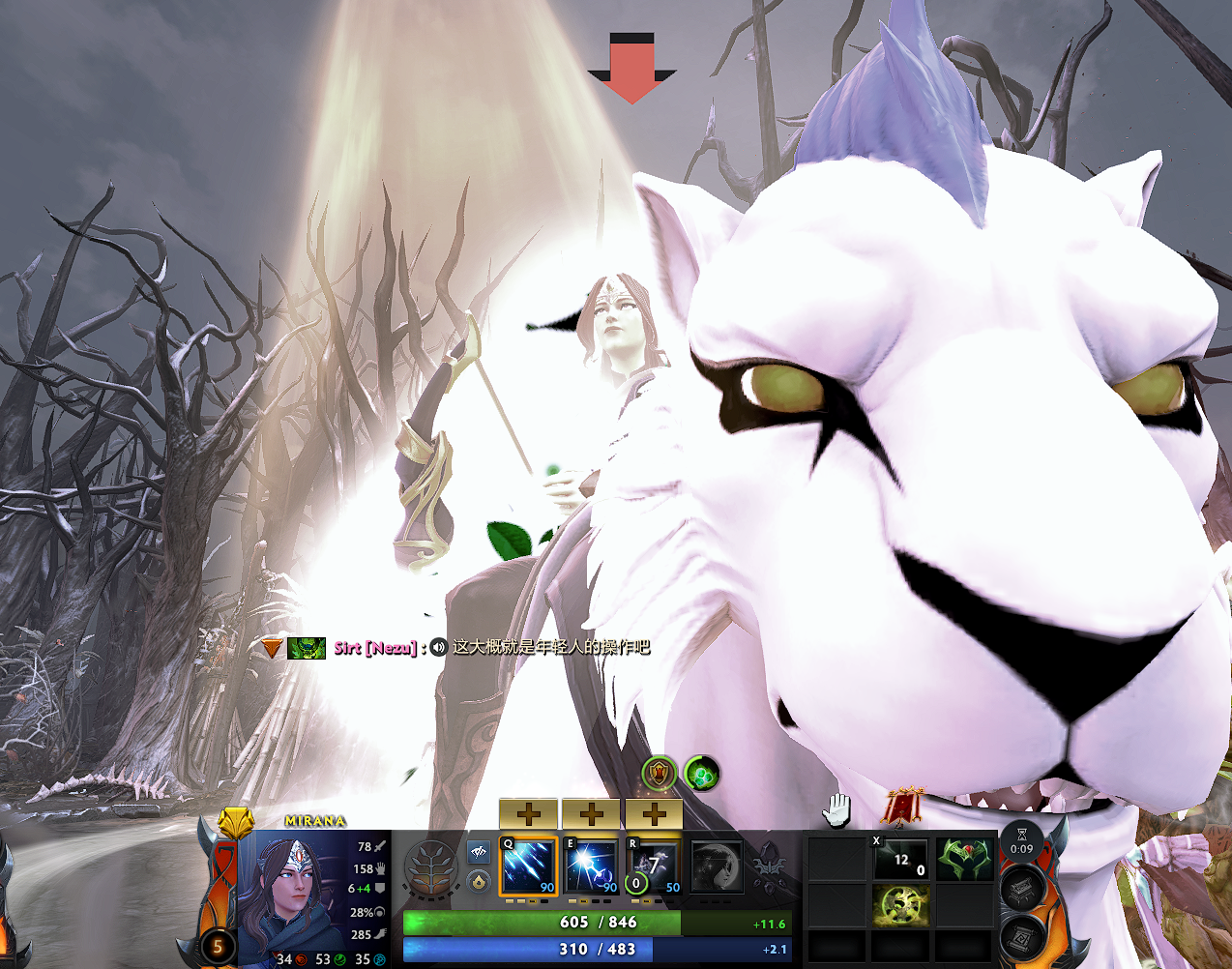
Task: Open the Aghanim's scepter and shard indicator
Action: click(x=771, y=866)
